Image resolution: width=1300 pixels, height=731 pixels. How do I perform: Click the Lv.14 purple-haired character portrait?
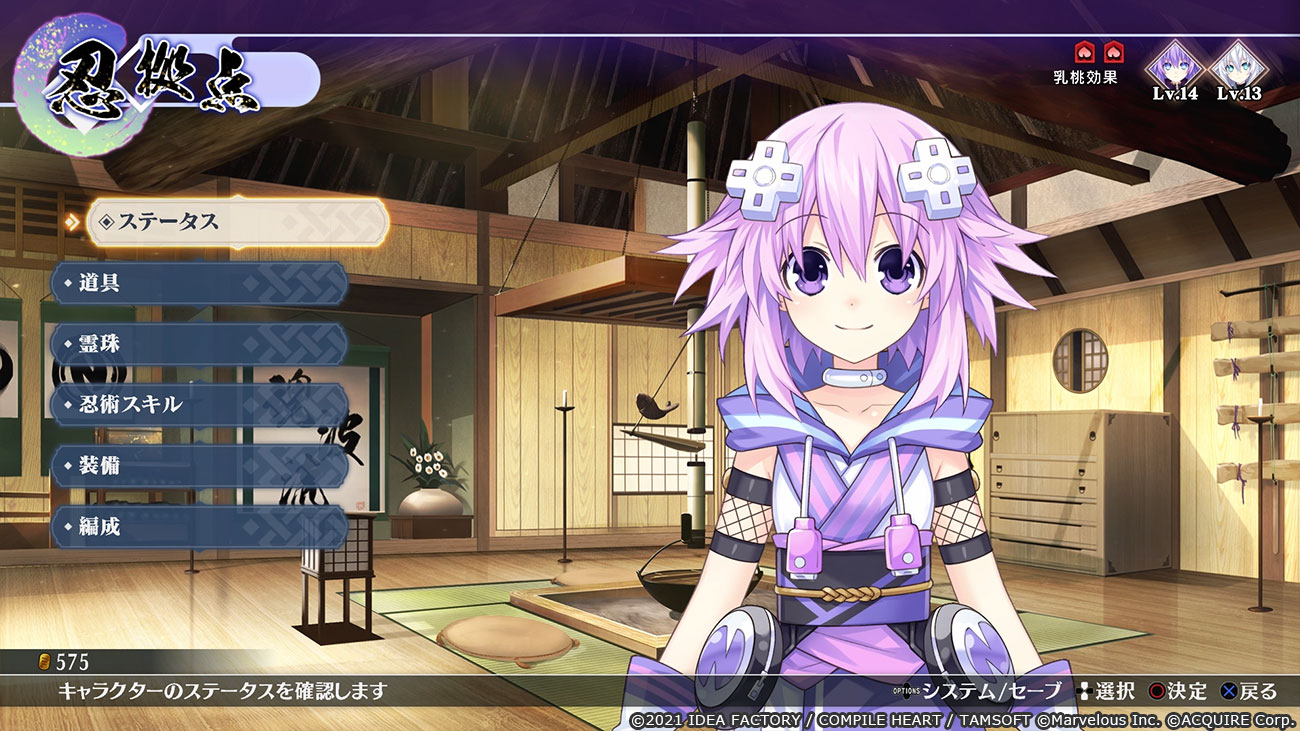coord(1174,67)
